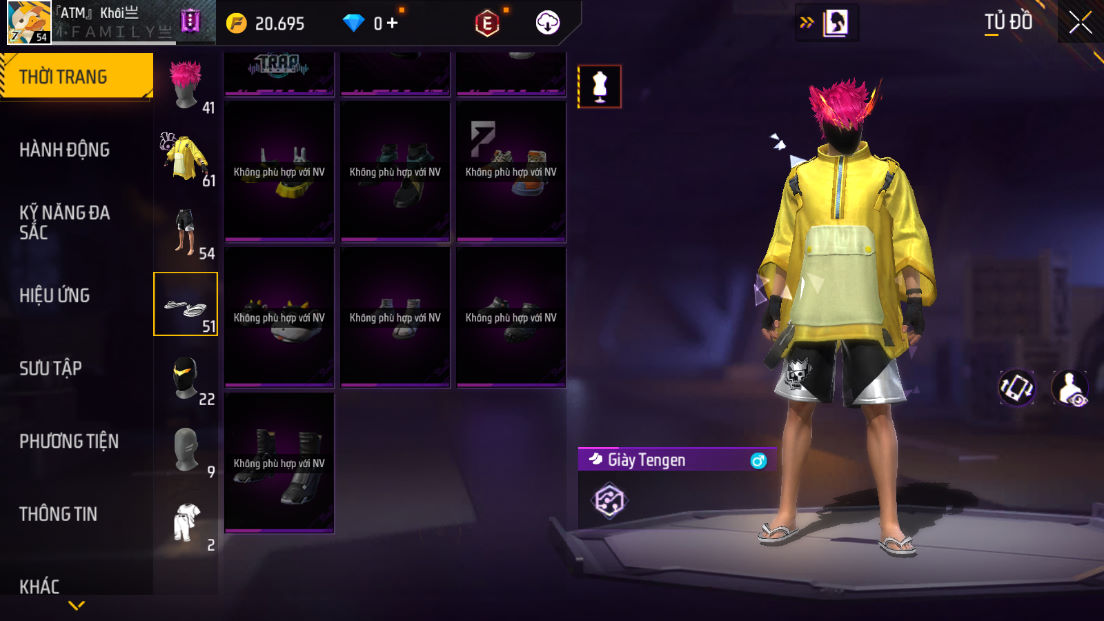Go to the Sưu Tập section
This screenshot has width=1104, height=621.
click(51, 368)
